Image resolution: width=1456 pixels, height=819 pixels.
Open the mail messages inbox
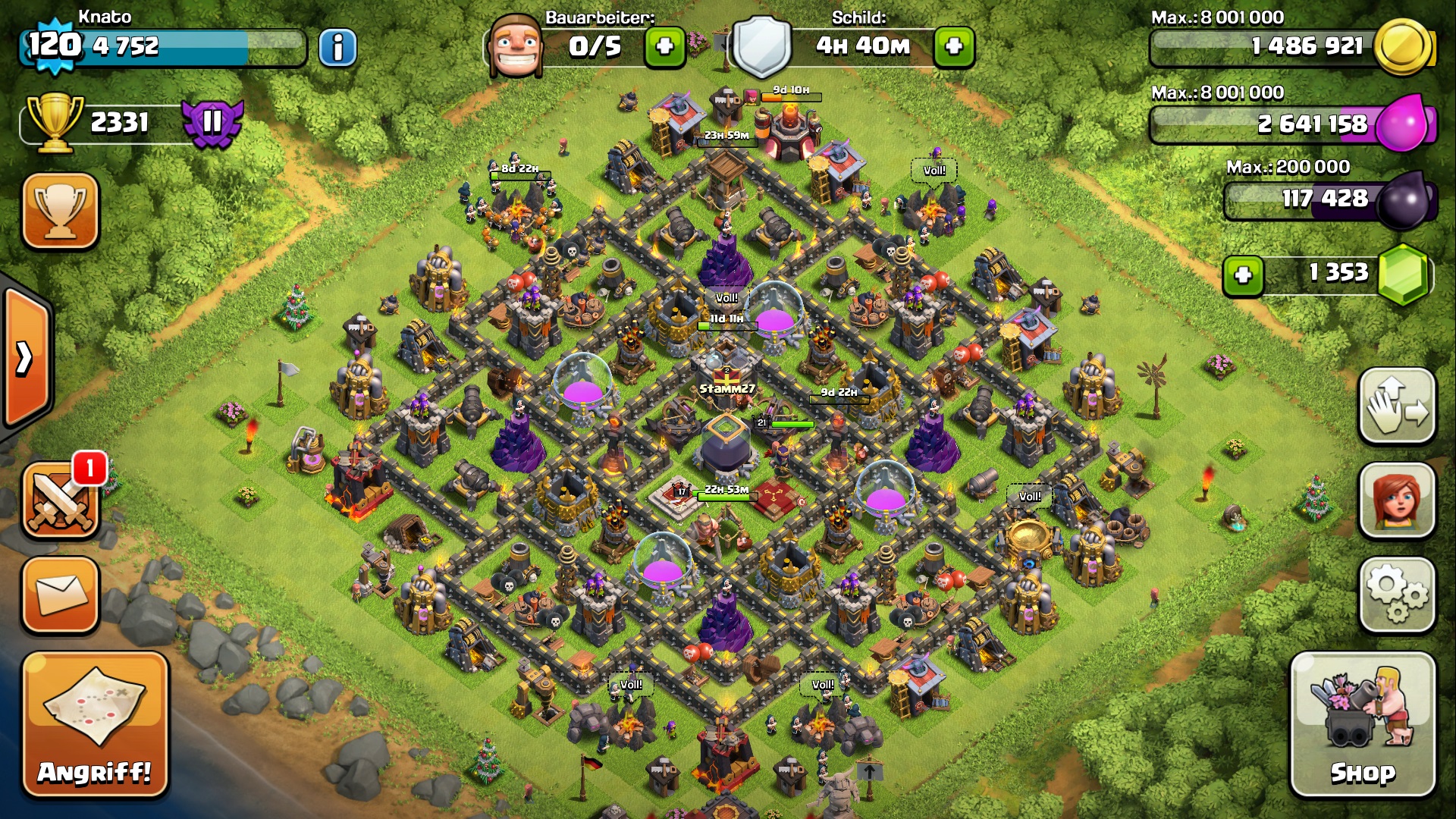click(61, 595)
